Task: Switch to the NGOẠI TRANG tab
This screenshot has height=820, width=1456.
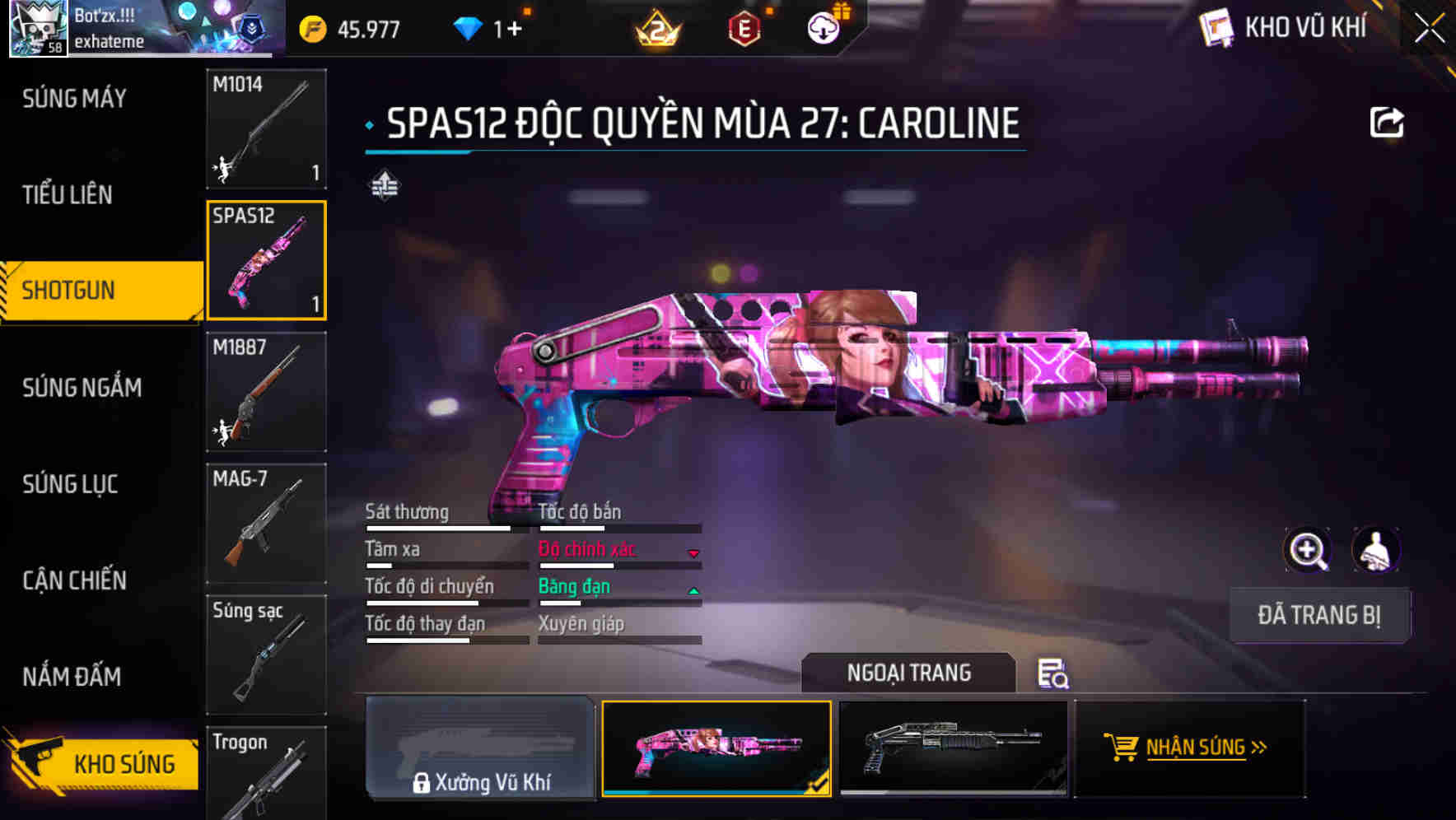Action: coord(908,673)
